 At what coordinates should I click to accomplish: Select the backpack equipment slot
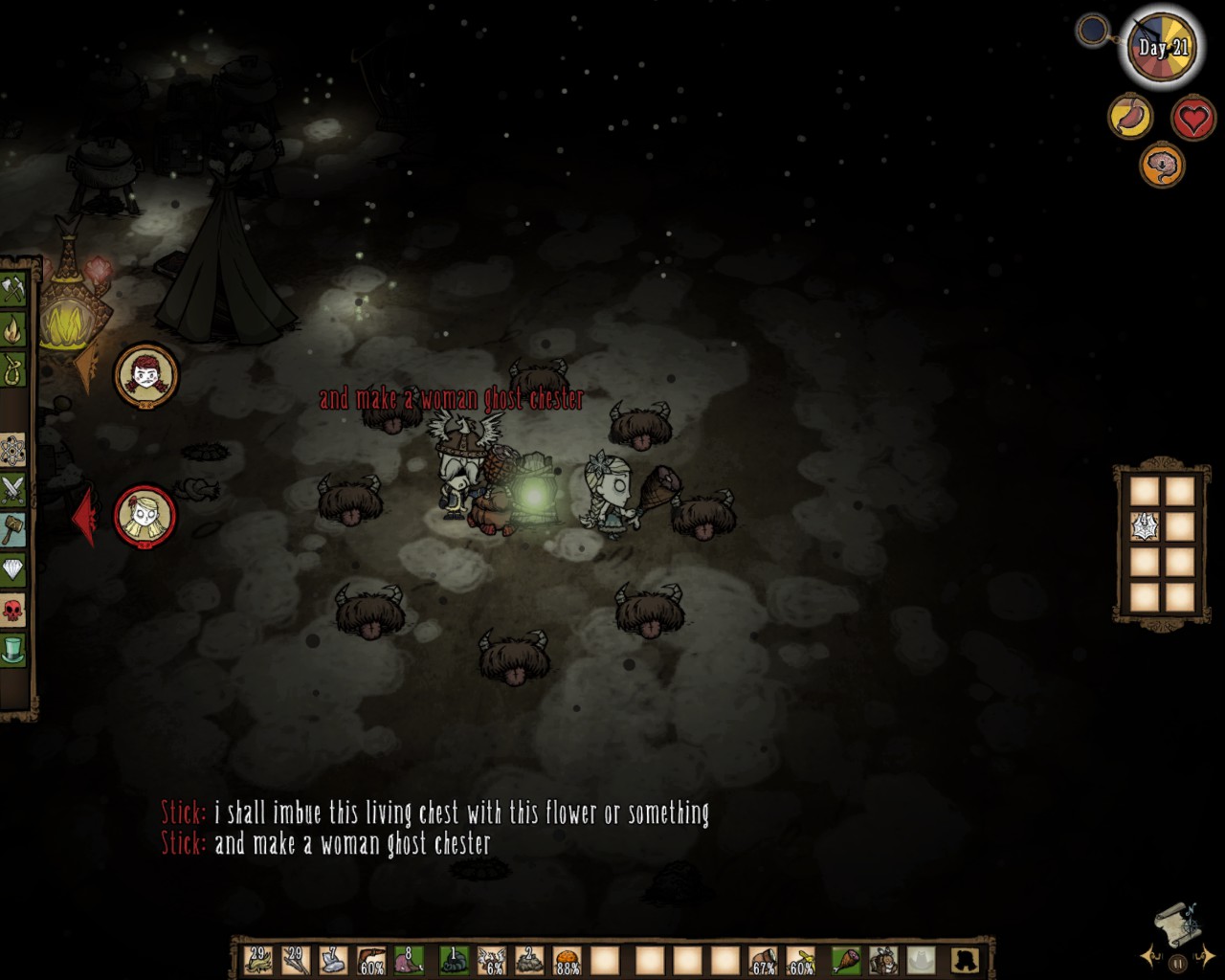pyautogui.click(x=884, y=959)
